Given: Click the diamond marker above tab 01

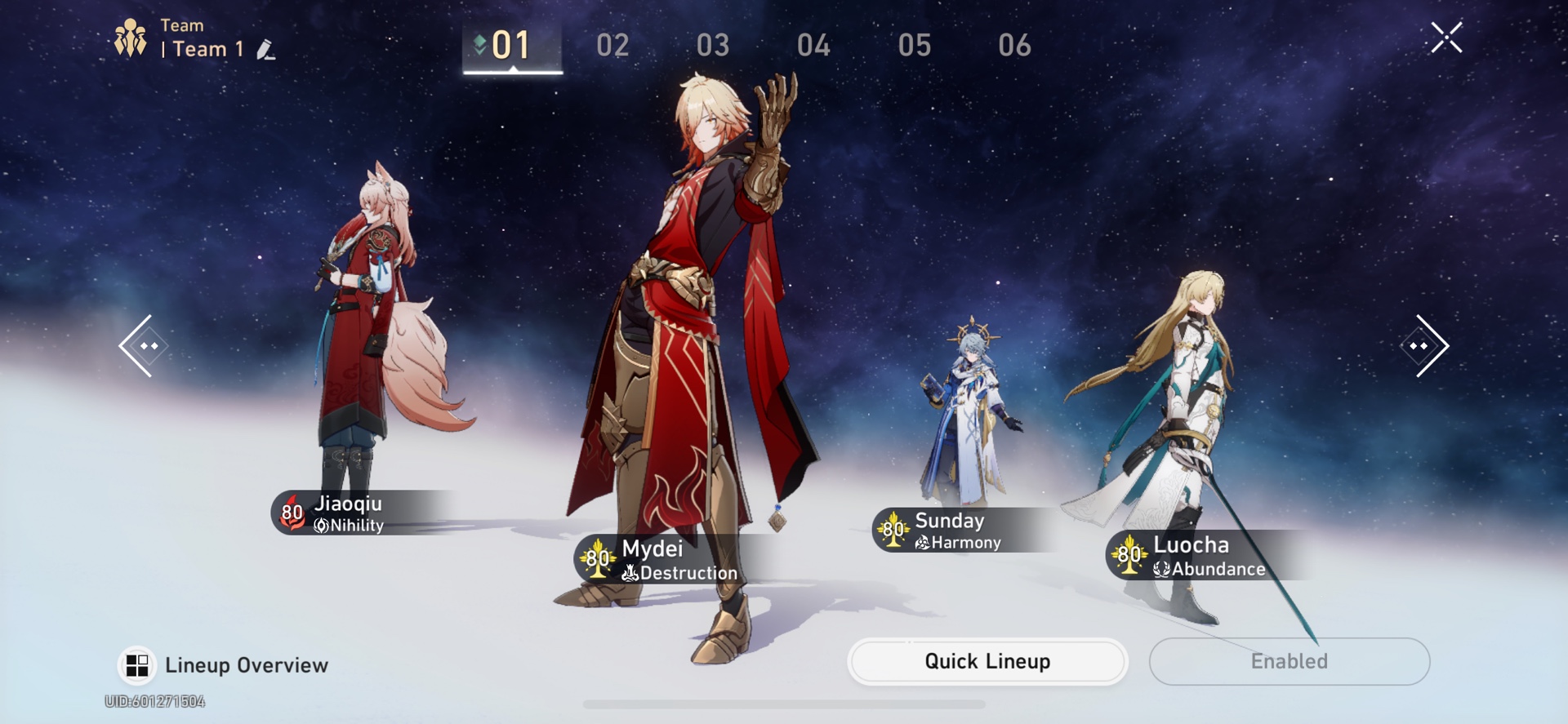Looking at the screenshot, I should click(x=481, y=40).
